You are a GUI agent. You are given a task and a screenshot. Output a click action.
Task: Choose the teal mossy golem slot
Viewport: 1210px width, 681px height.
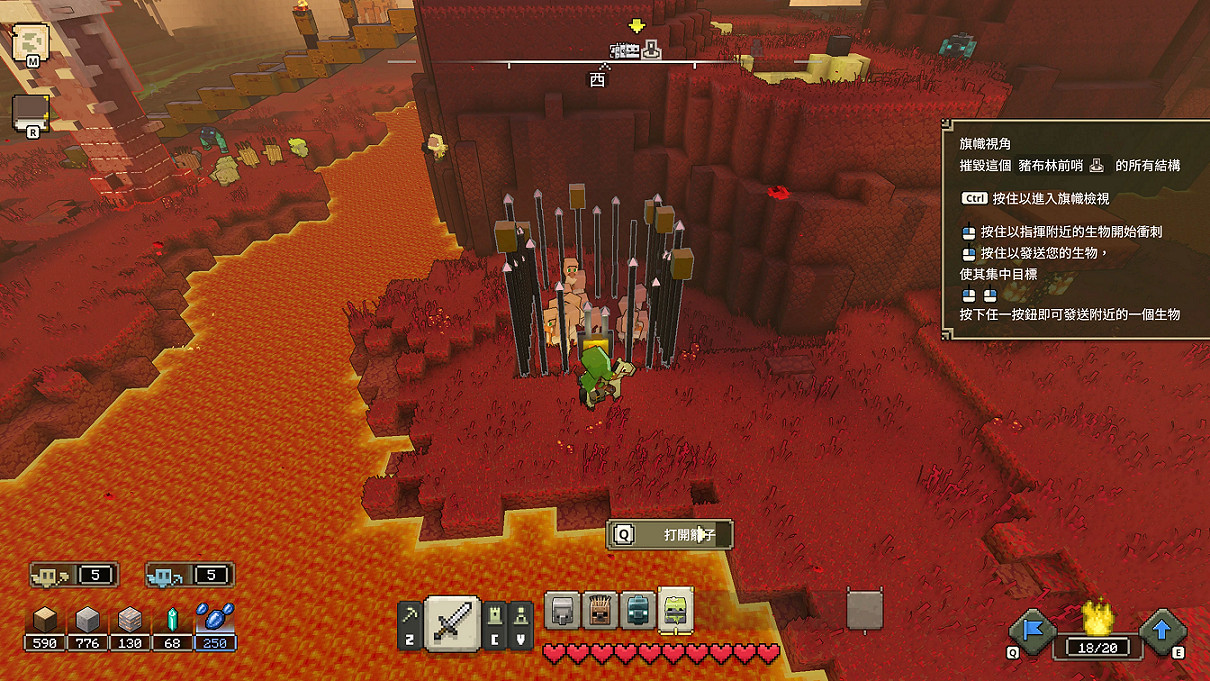637,611
